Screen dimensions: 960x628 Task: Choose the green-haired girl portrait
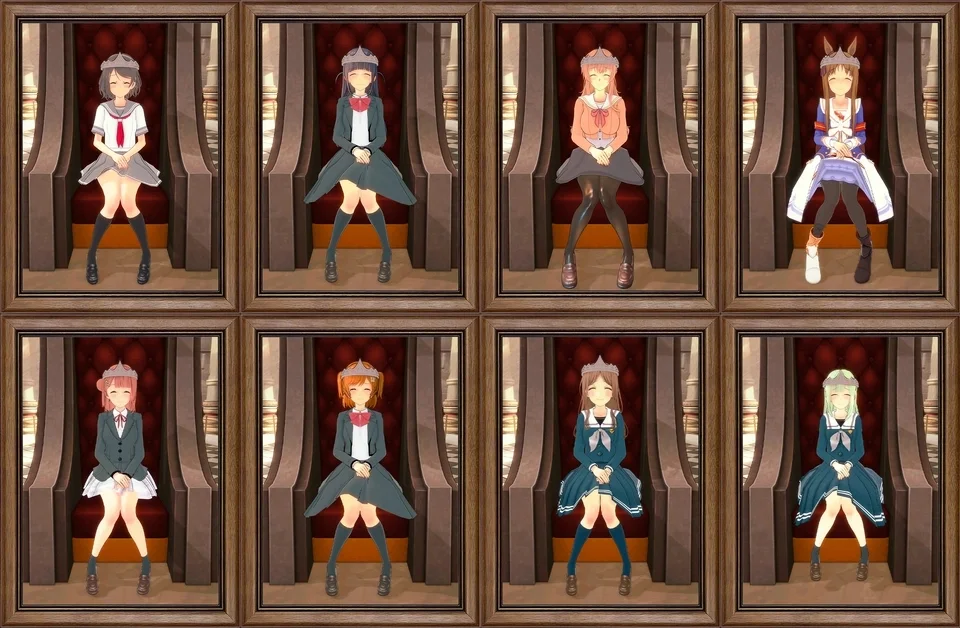click(840, 470)
